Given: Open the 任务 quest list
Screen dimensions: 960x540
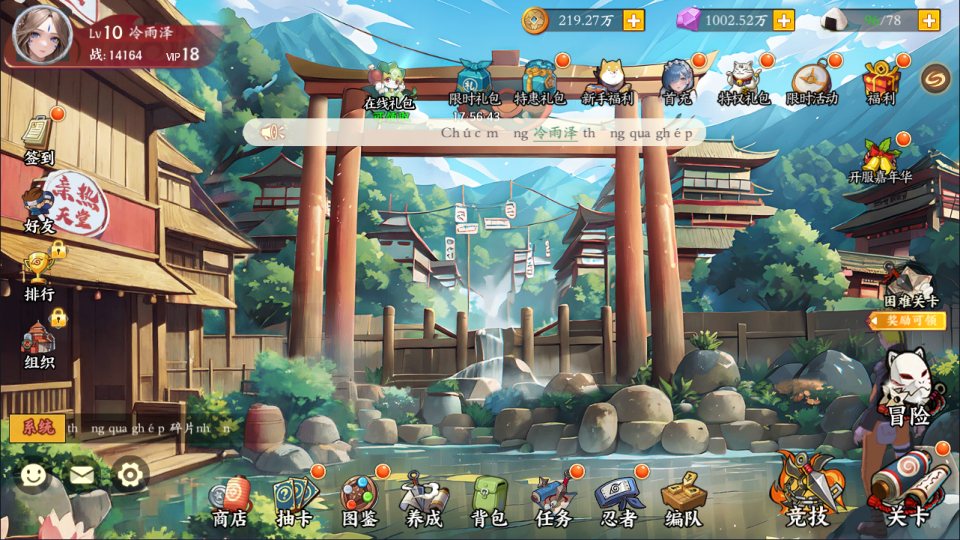Looking at the screenshot, I should [553, 499].
